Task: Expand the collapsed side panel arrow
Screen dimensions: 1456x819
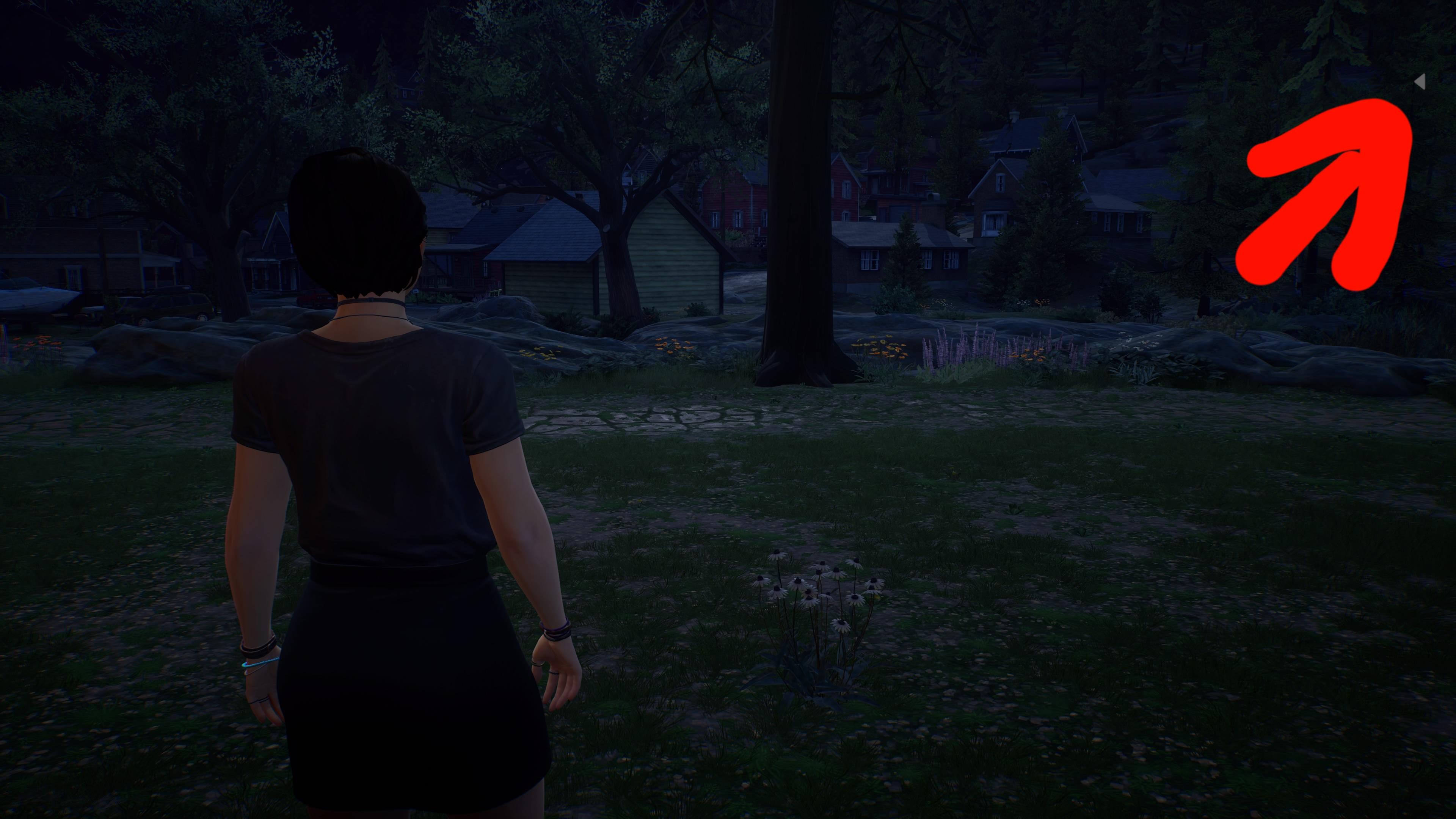Action: coord(1420,83)
